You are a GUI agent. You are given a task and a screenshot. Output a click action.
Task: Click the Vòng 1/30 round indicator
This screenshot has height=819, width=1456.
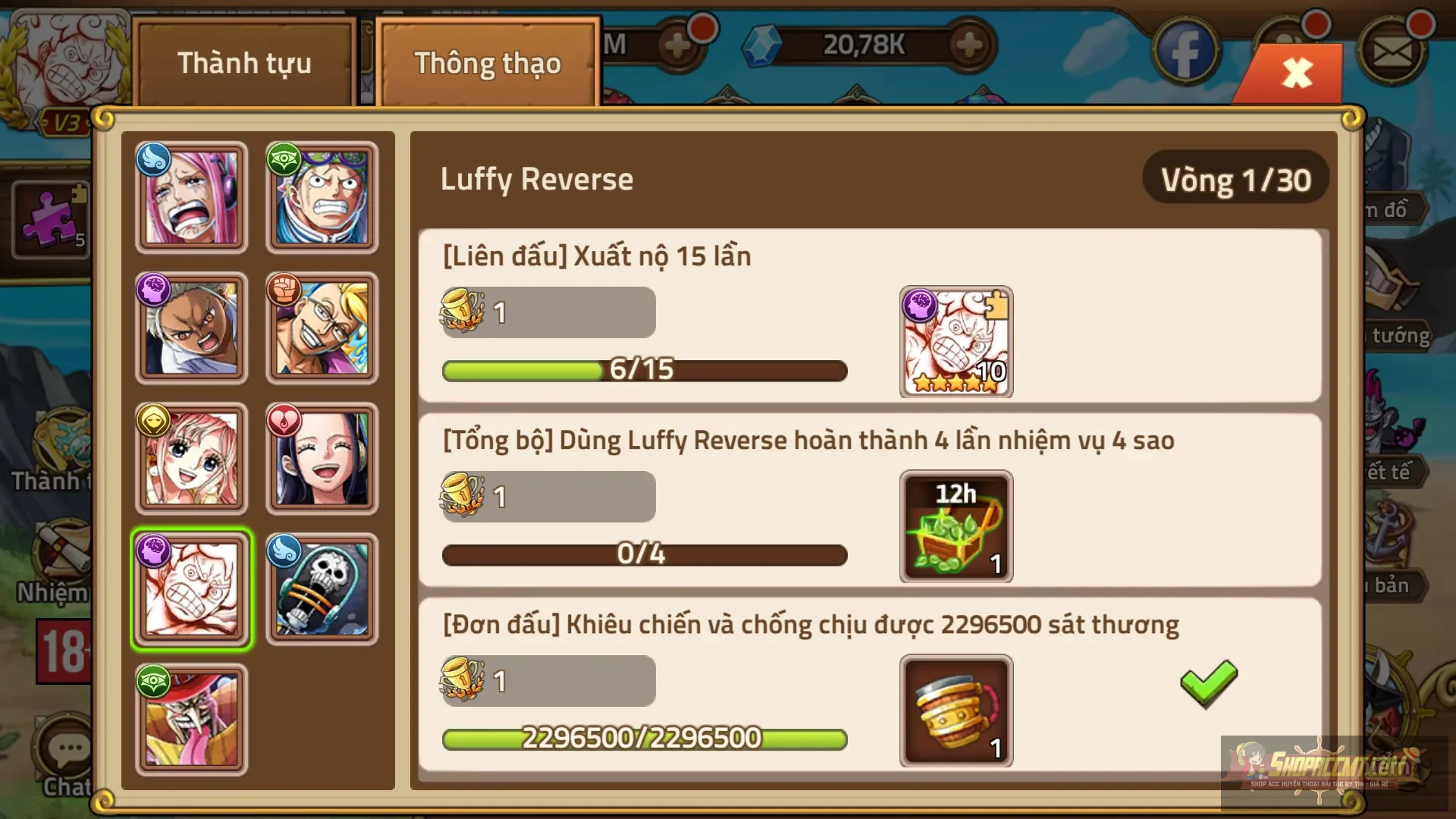(1235, 180)
